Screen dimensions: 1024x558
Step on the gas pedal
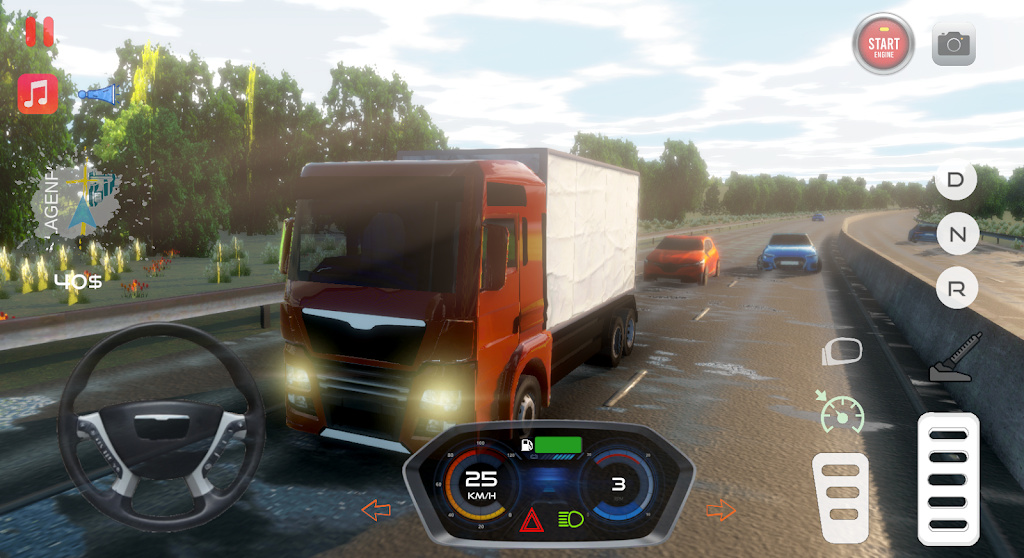[x=948, y=478]
